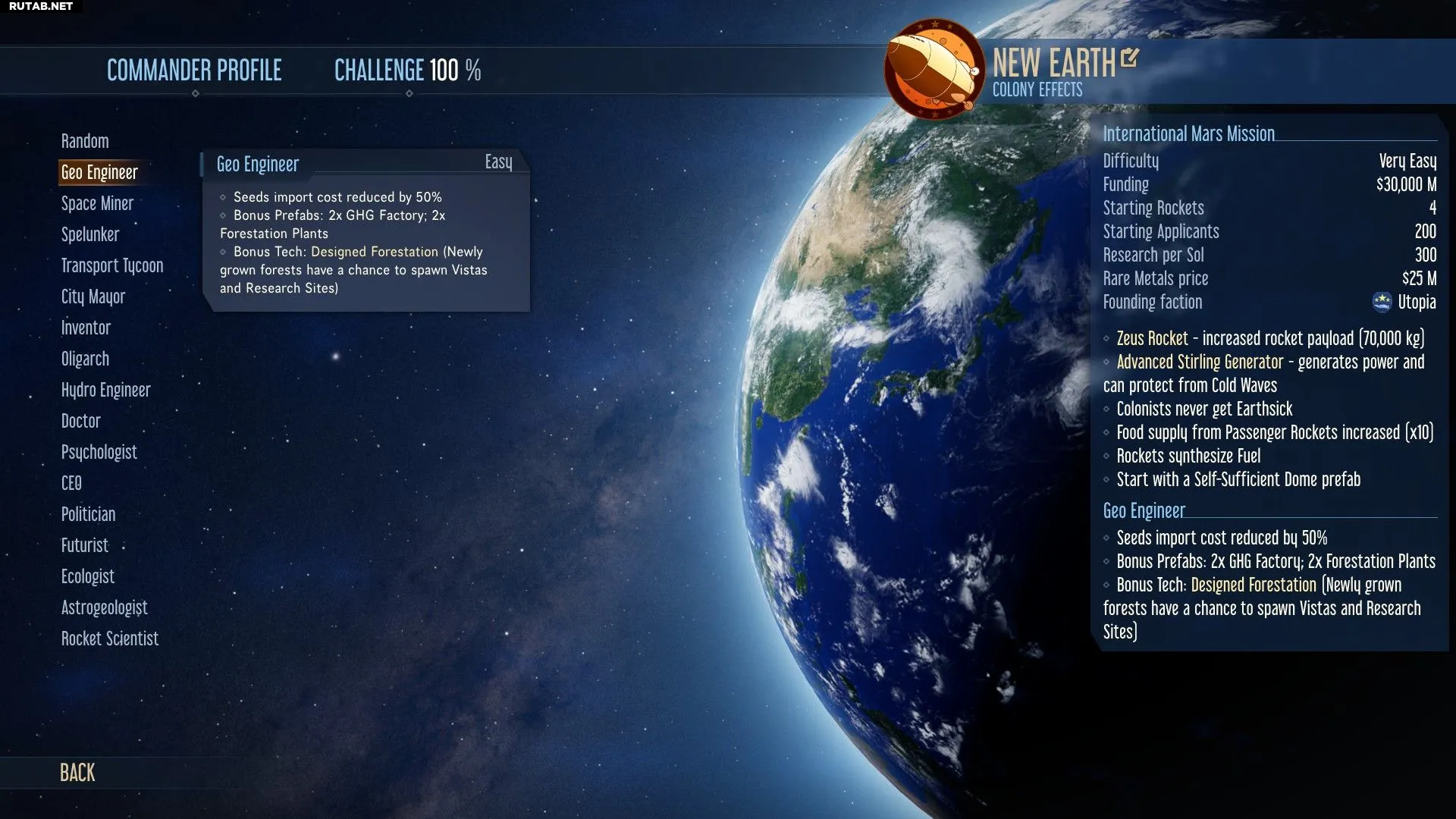Screen dimensions: 1456x819
Task: Pick Space Miner as commander
Action: [97, 204]
